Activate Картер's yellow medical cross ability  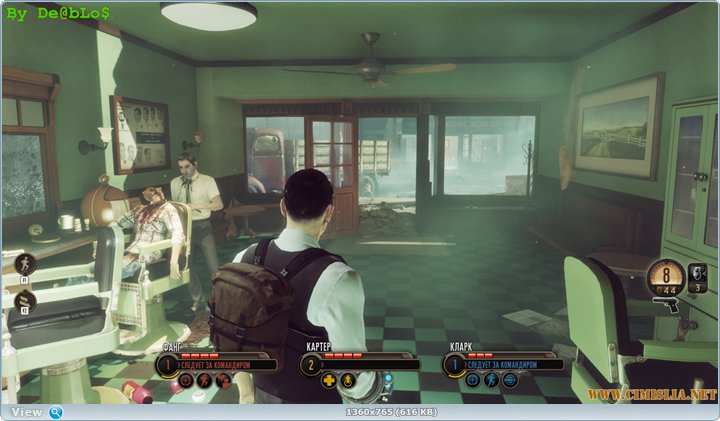pos(329,380)
